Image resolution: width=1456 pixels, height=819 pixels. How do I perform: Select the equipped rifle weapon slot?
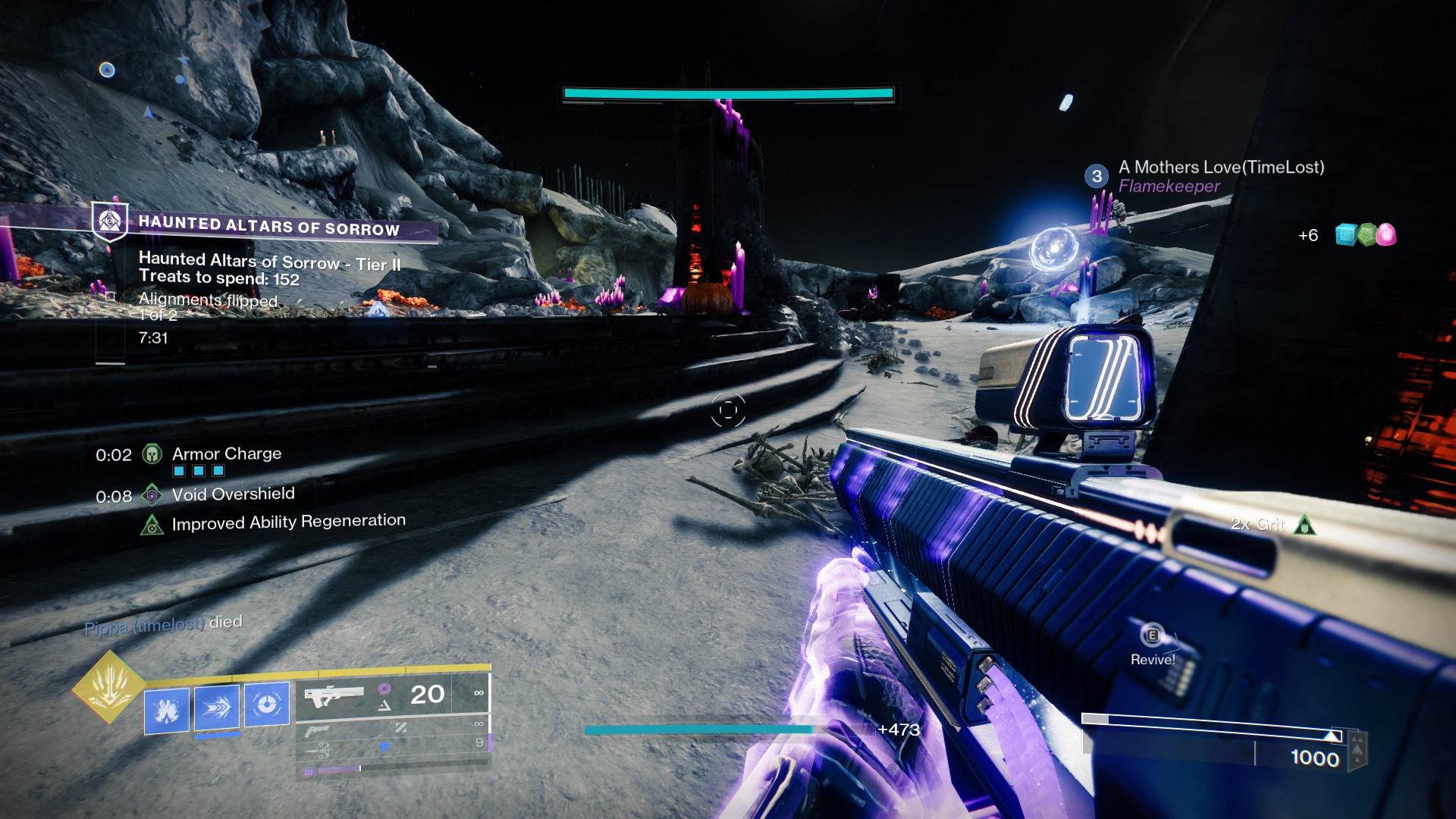point(334,695)
